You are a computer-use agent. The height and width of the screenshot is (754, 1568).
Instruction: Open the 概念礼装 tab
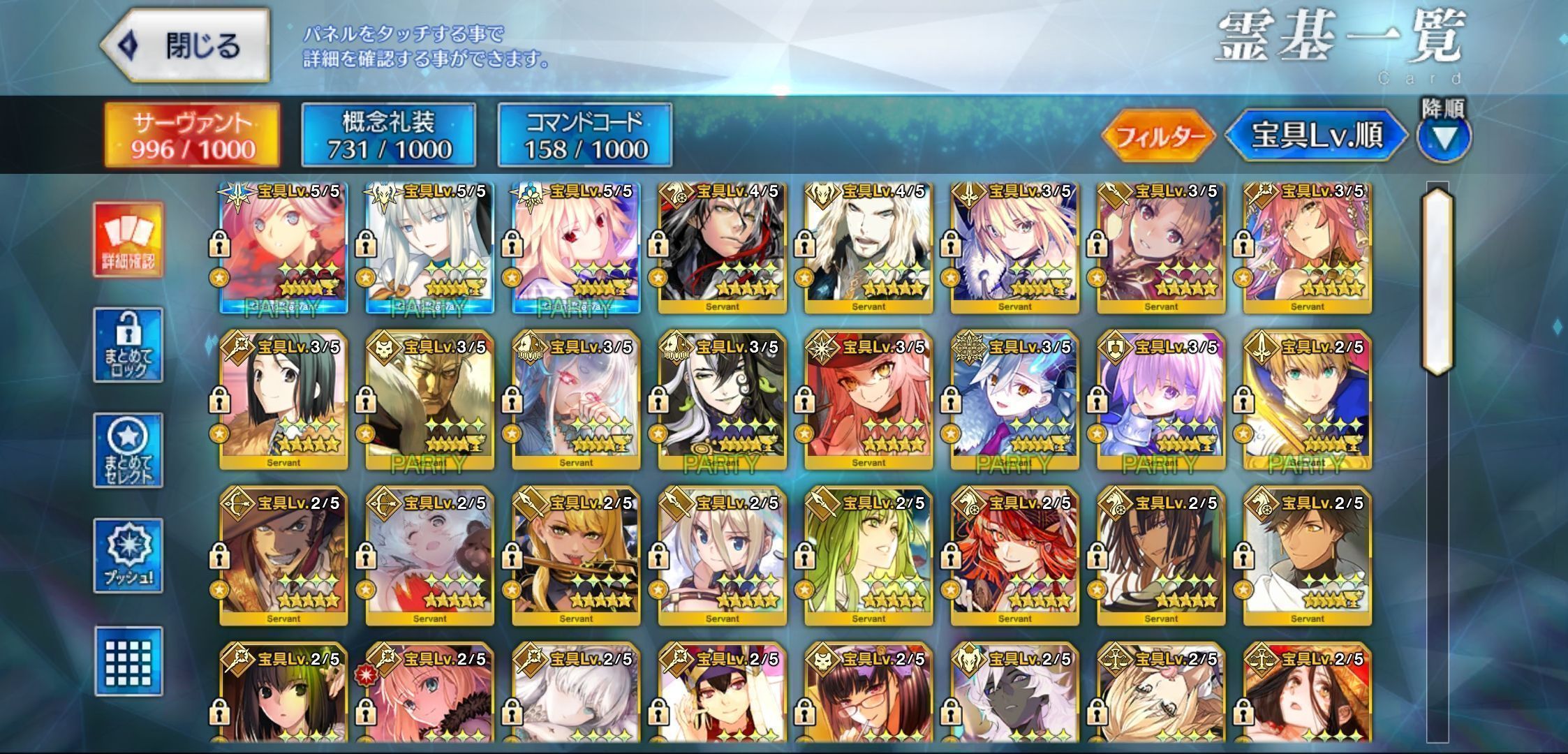(389, 135)
